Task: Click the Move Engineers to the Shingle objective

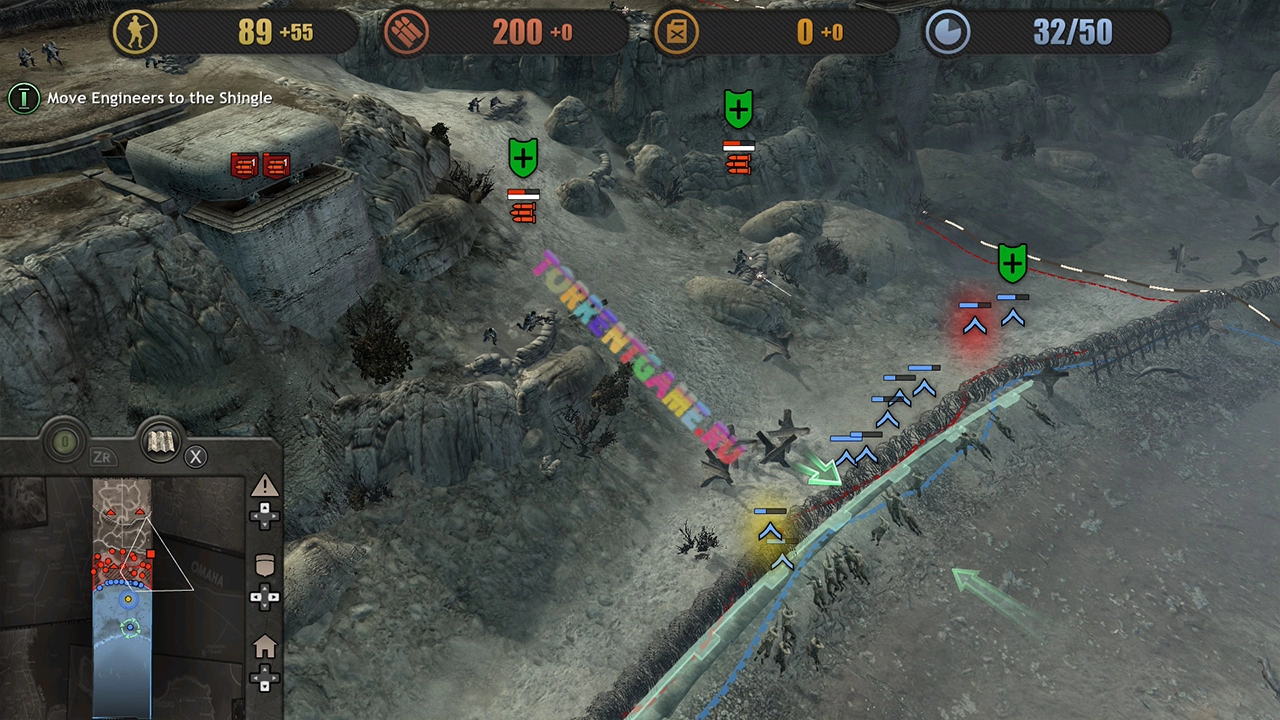Action: (x=159, y=98)
